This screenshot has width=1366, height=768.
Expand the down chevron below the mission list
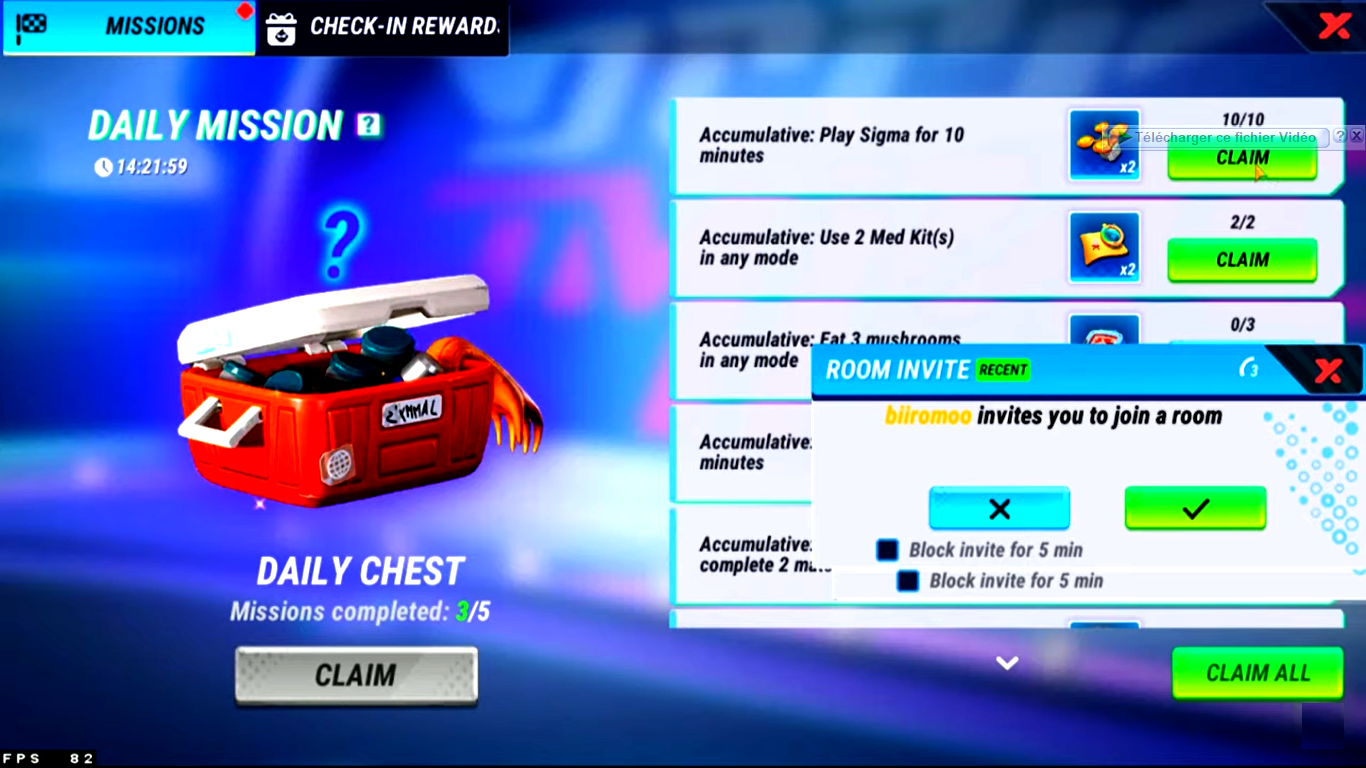(x=1007, y=662)
